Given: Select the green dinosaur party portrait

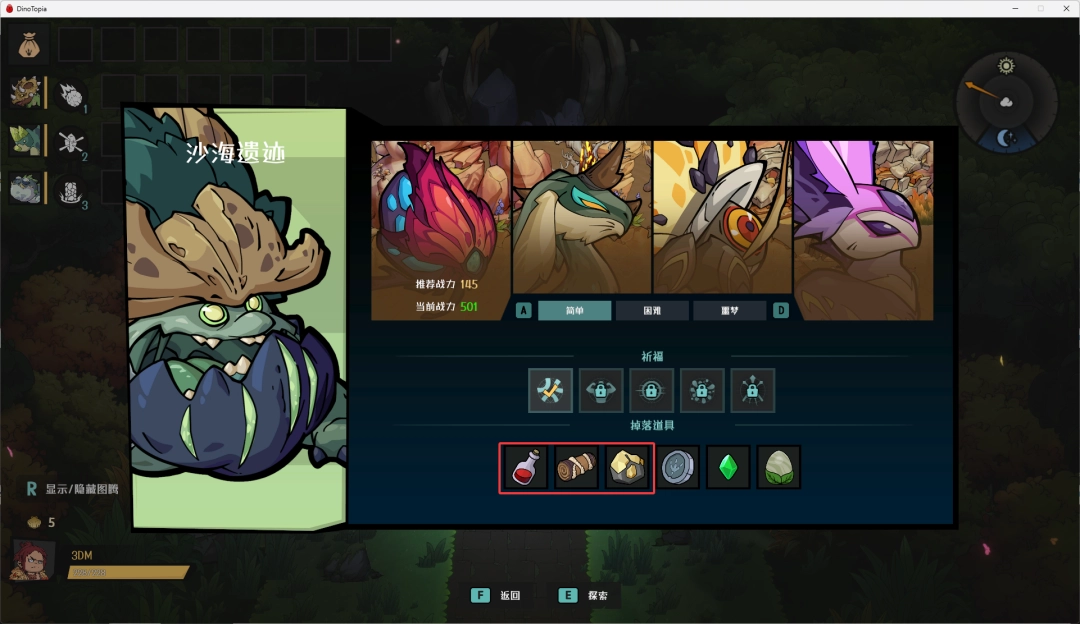Looking at the screenshot, I should coord(25,140).
